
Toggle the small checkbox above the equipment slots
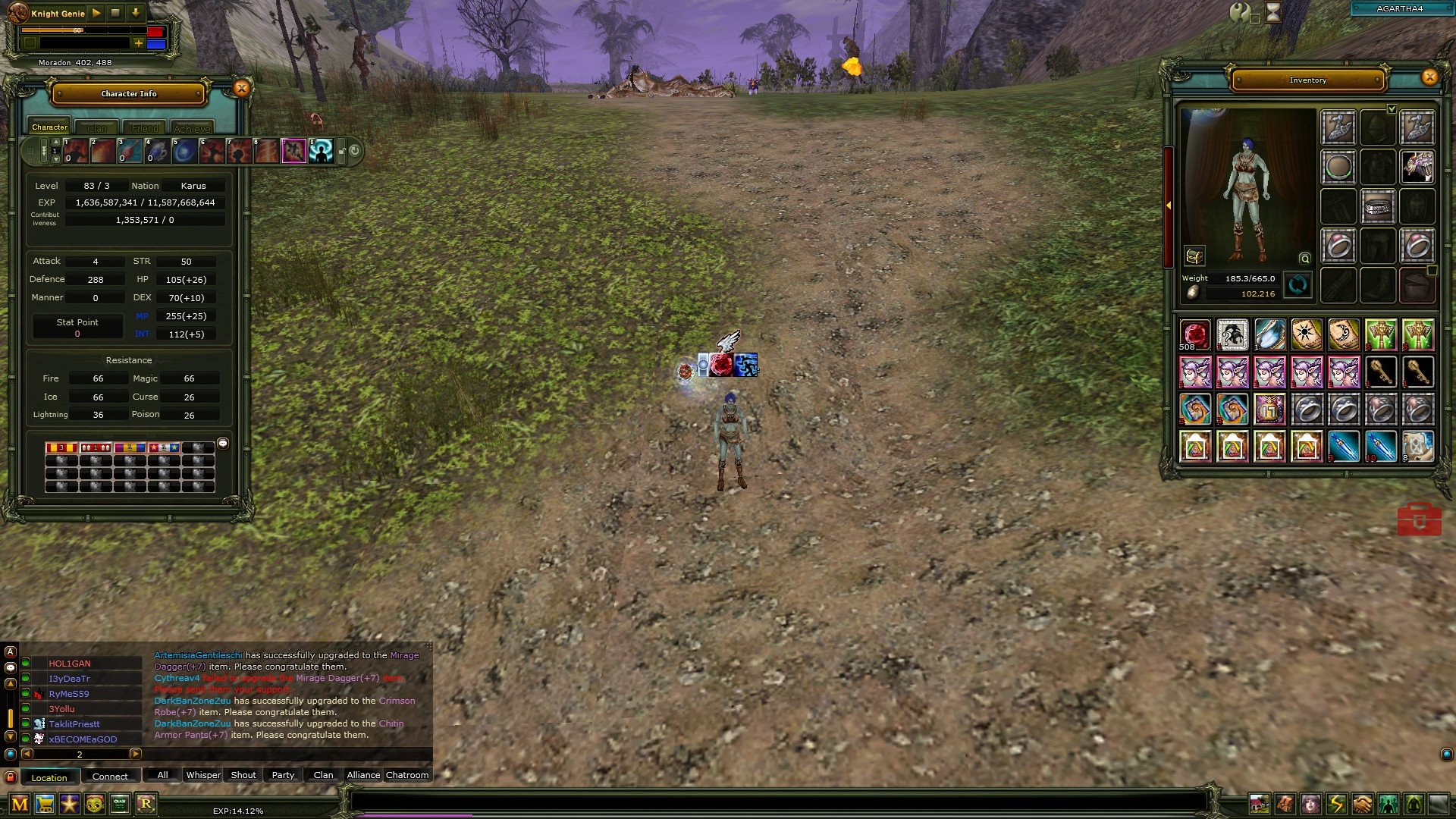point(1392,108)
